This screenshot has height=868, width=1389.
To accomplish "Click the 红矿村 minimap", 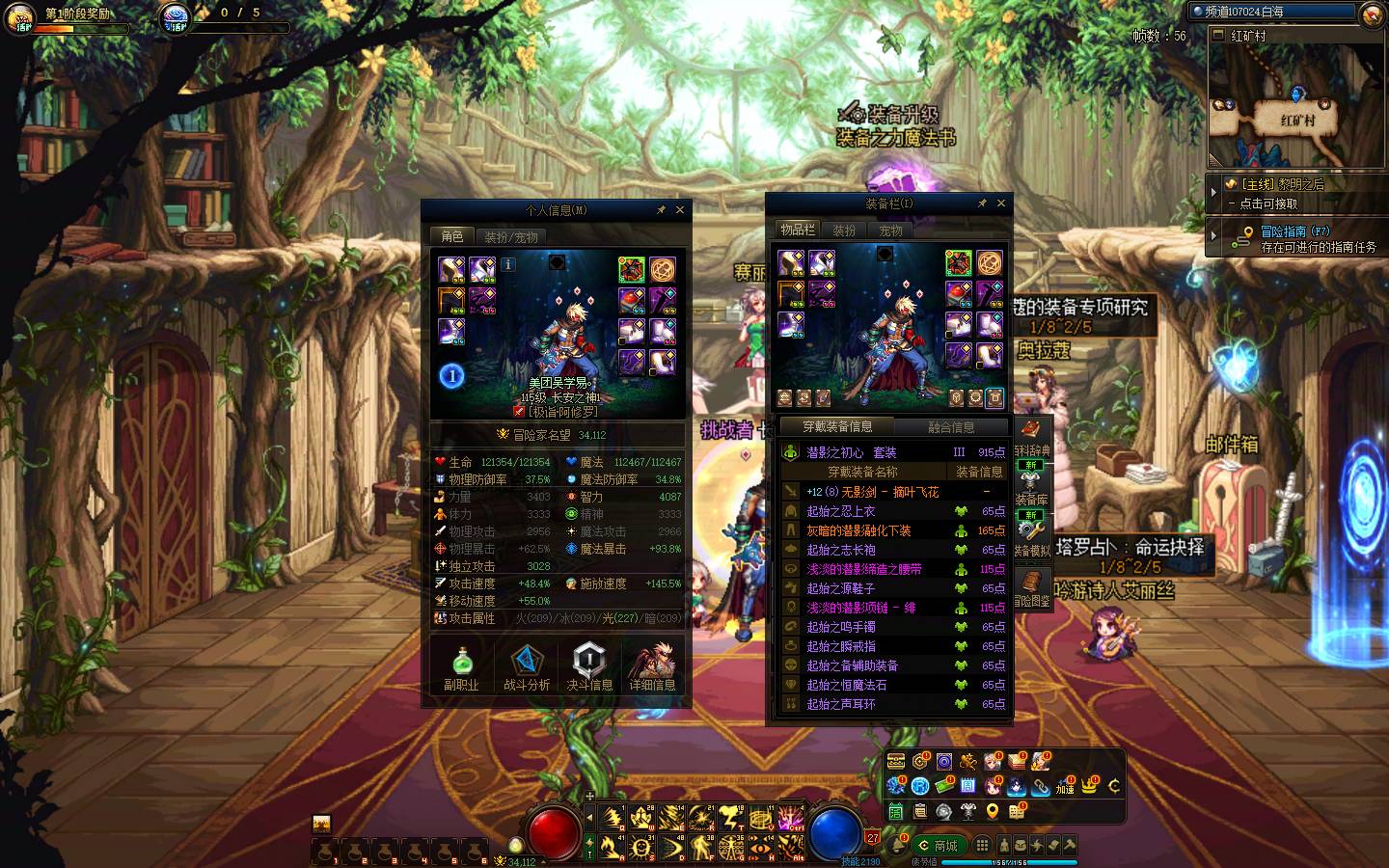I will 1295,106.
